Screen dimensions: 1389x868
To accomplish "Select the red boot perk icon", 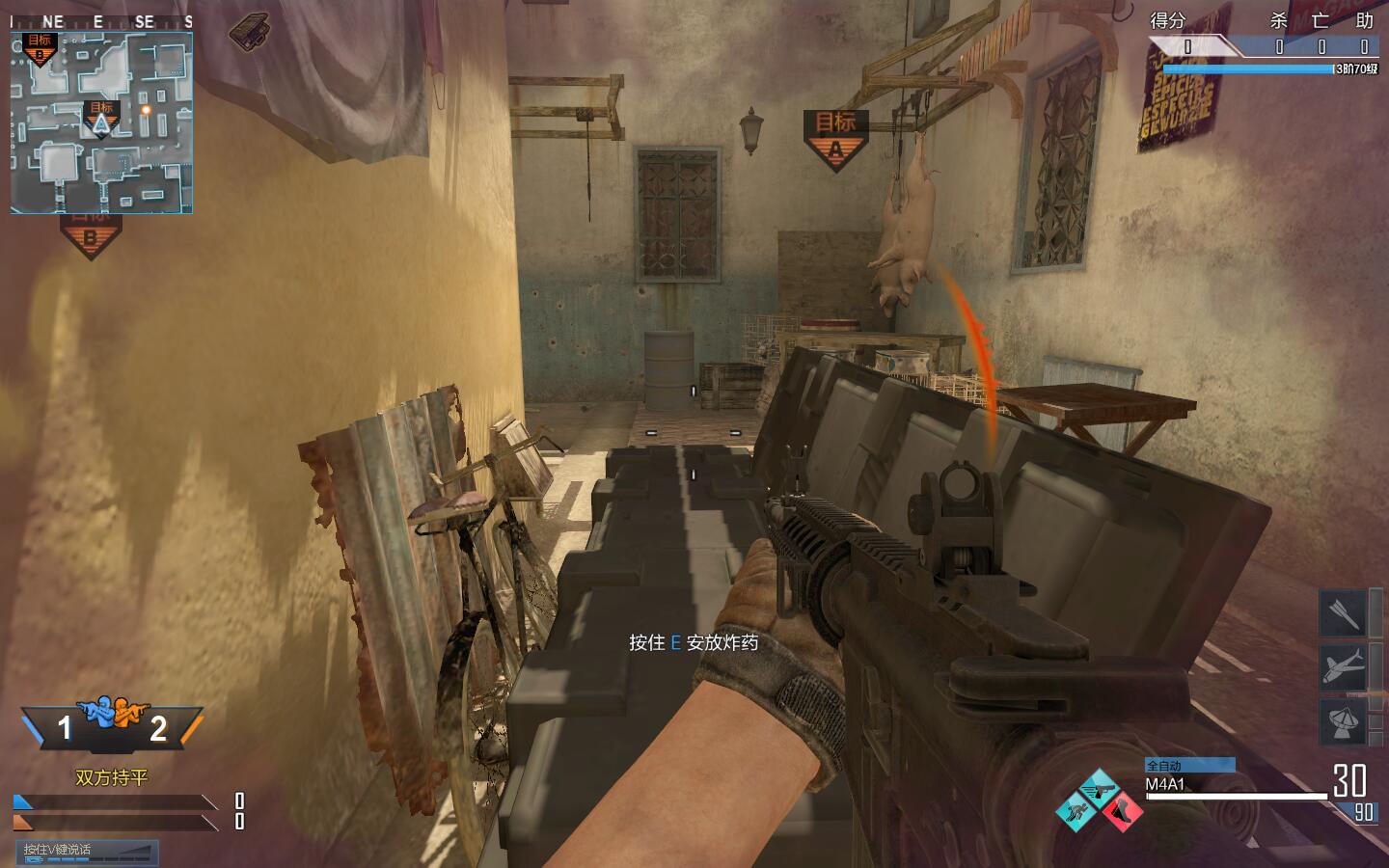I will tap(1121, 811).
